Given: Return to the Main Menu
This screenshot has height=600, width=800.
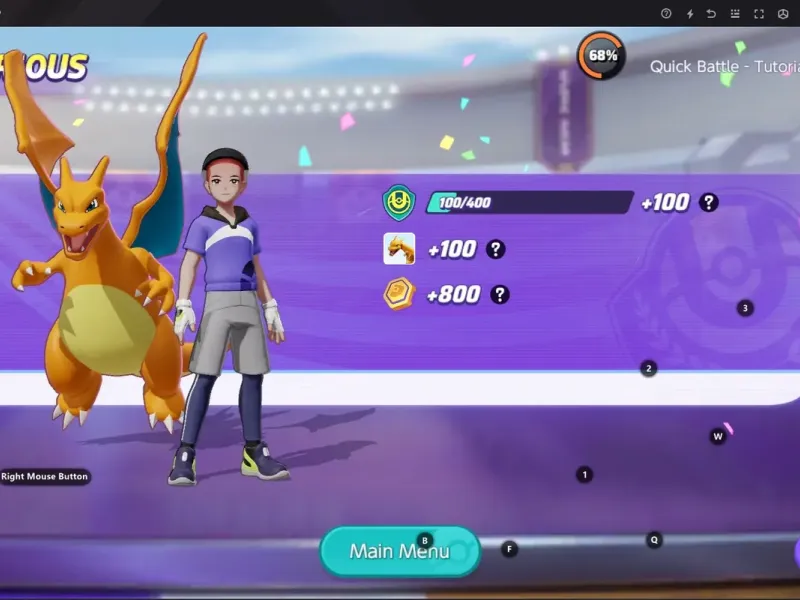Looking at the screenshot, I should [x=399, y=551].
